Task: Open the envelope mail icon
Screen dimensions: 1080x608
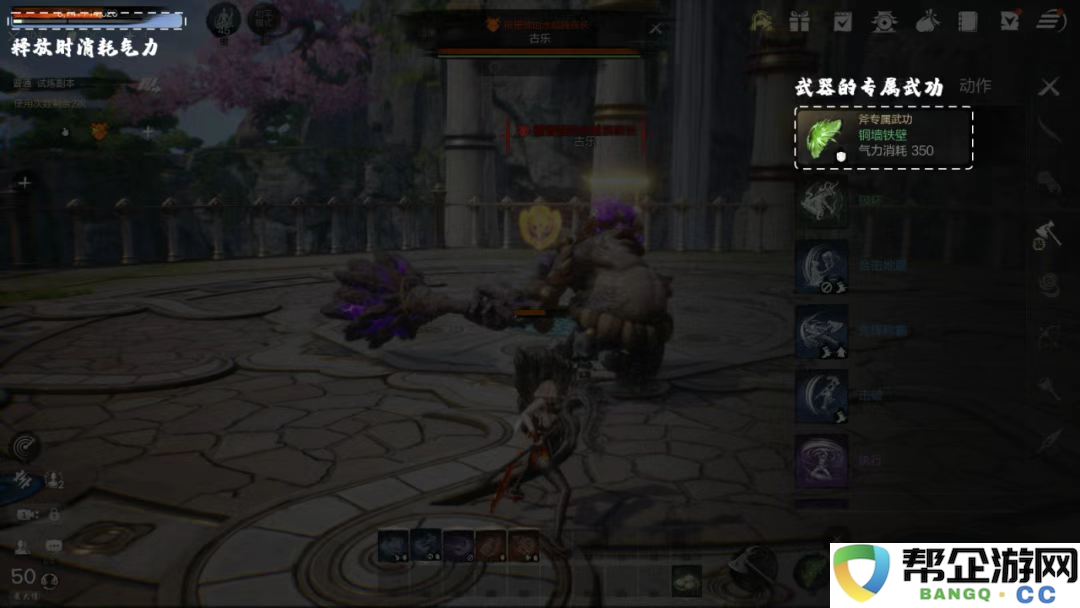Action: (x=1010, y=21)
